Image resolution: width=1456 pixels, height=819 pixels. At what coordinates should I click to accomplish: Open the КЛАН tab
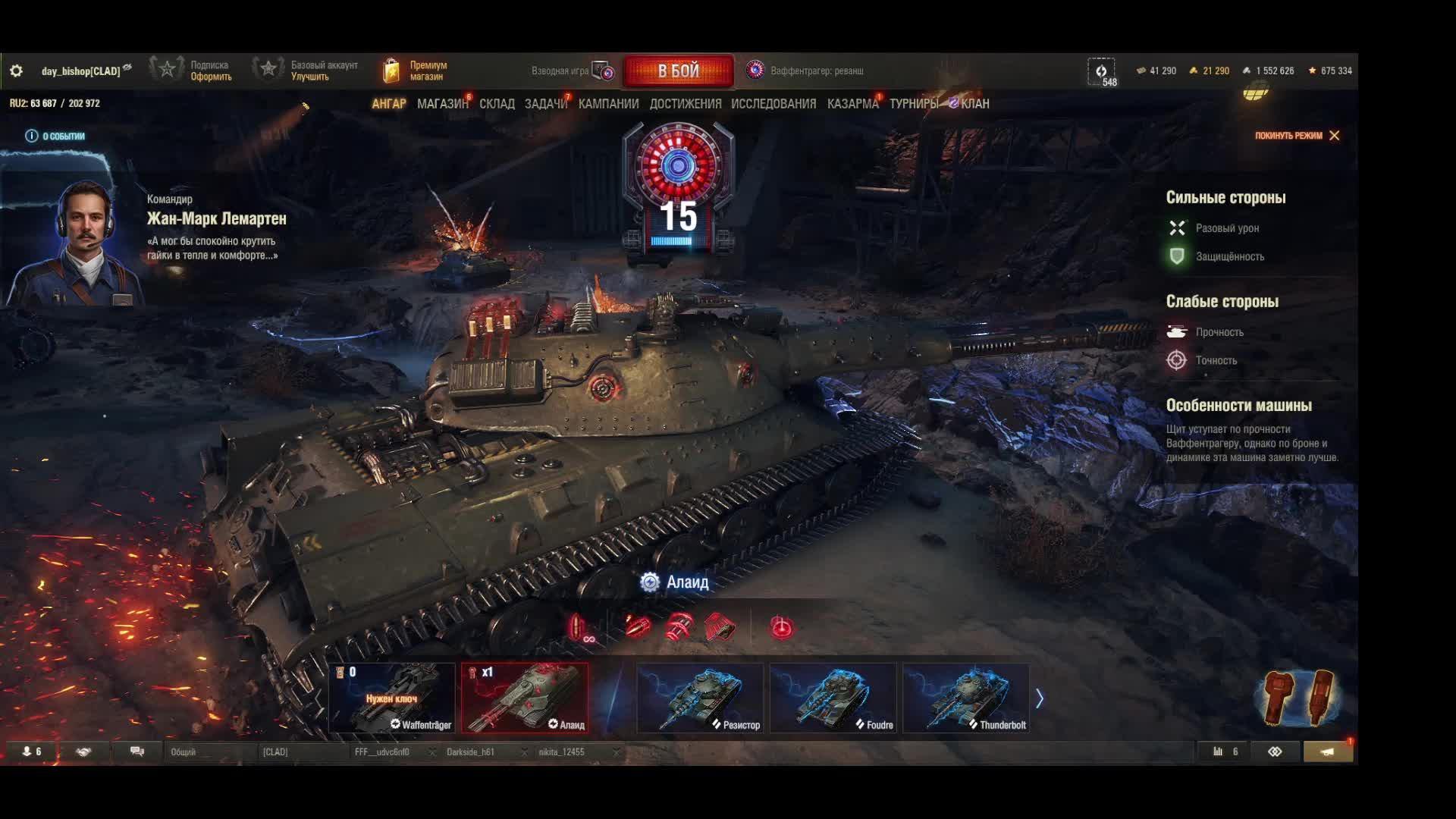coord(974,104)
